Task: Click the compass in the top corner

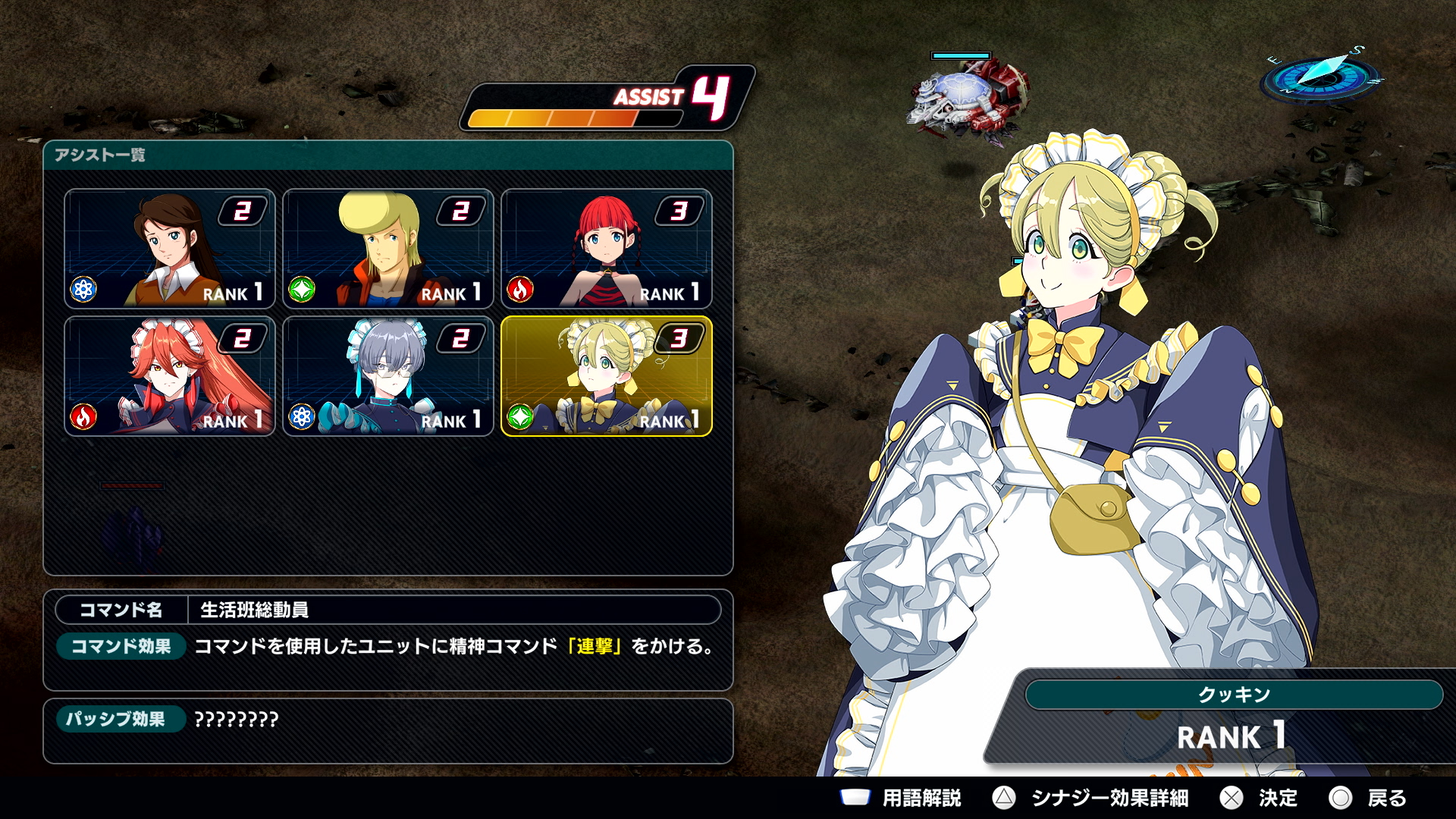Action: point(1321,76)
